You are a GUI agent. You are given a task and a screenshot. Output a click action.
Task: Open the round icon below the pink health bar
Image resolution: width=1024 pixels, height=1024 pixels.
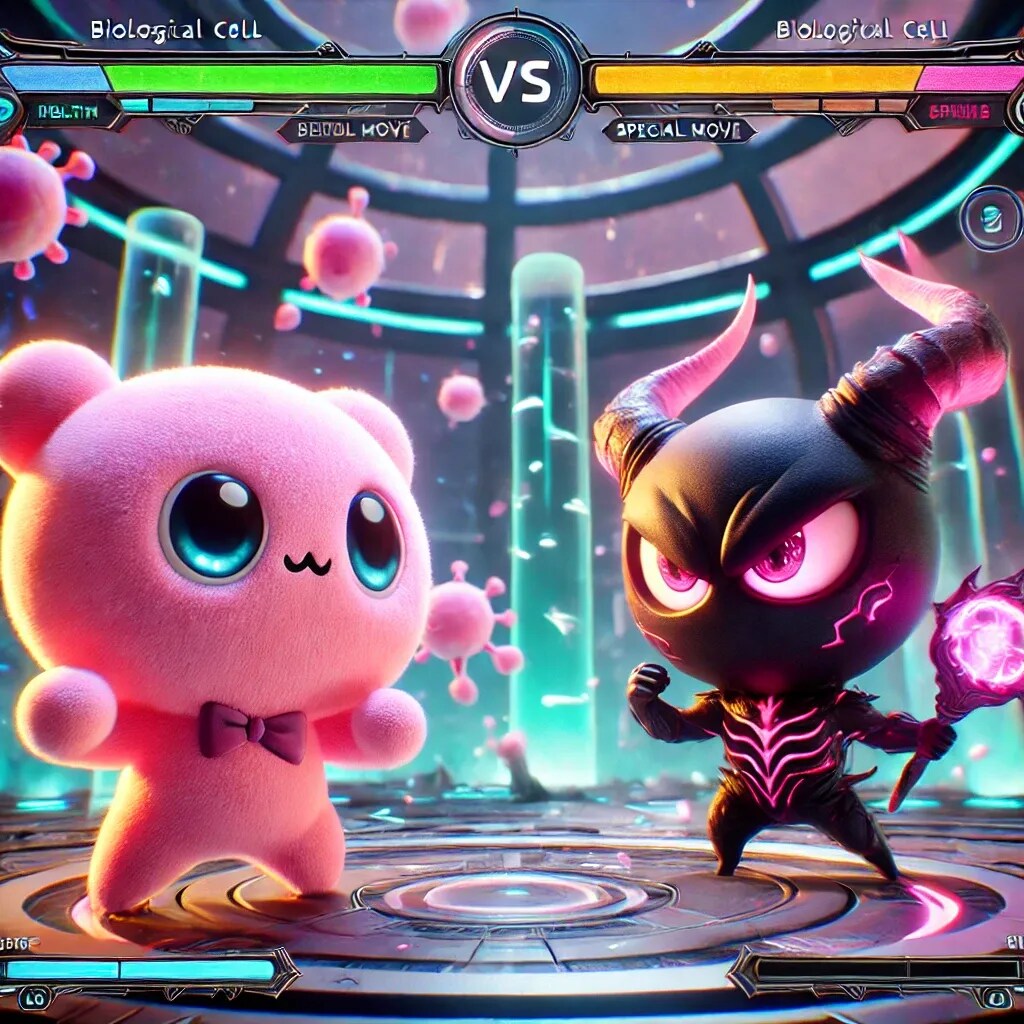[988, 217]
